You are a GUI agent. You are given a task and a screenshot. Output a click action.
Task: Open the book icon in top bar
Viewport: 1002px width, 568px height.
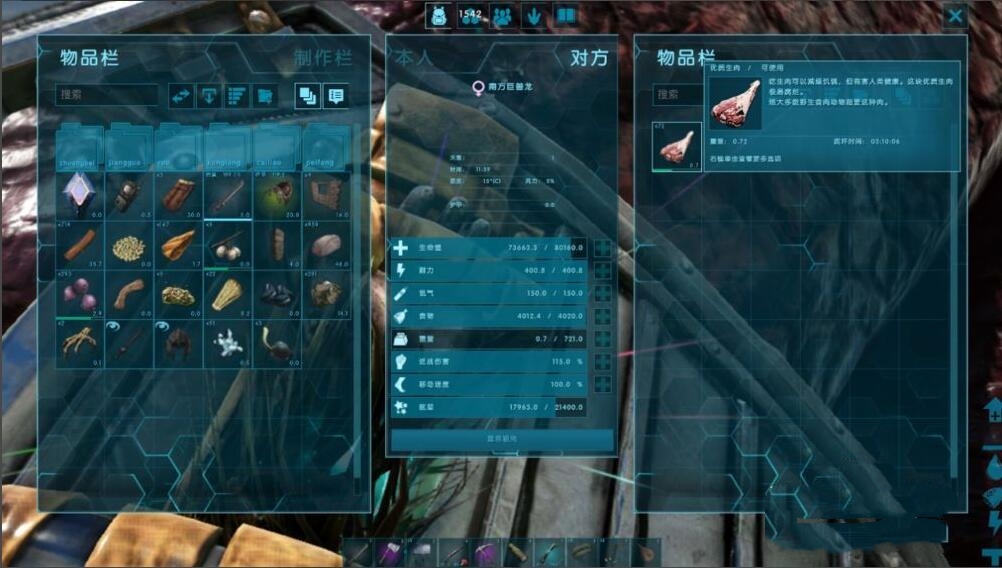point(565,16)
